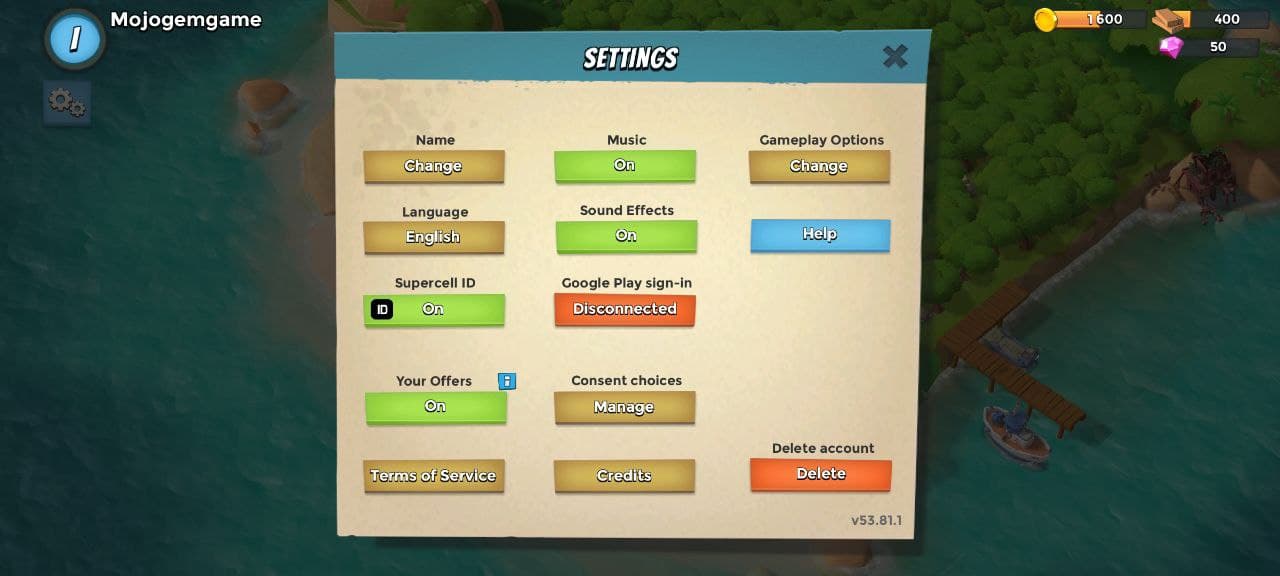Viewport: 1280px width, 576px height.
Task: Toggle Sound Effects off
Action: click(x=626, y=236)
